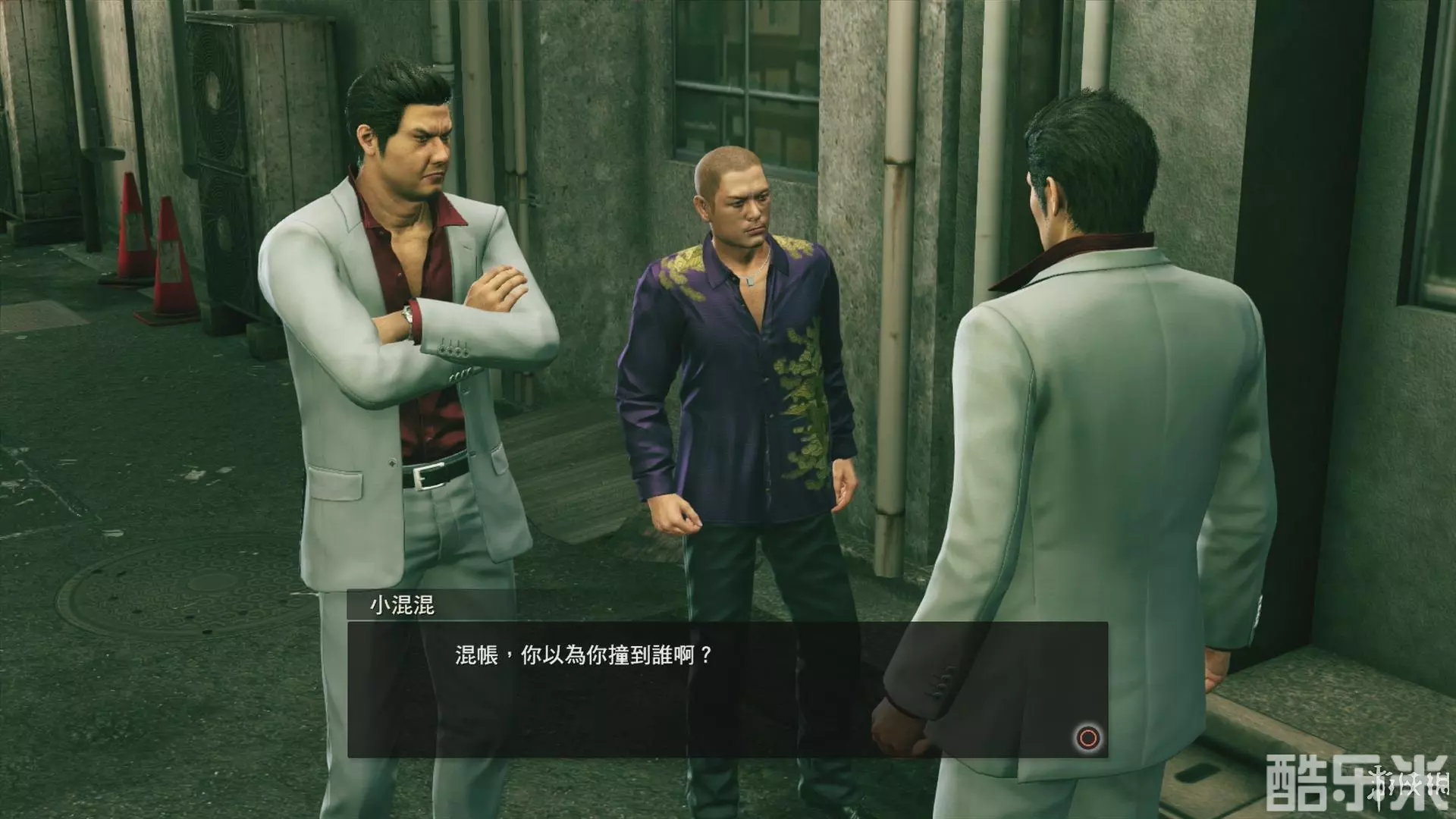
Task: Click the 小混混 dialogue box to continue
Action: tap(726, 689)
